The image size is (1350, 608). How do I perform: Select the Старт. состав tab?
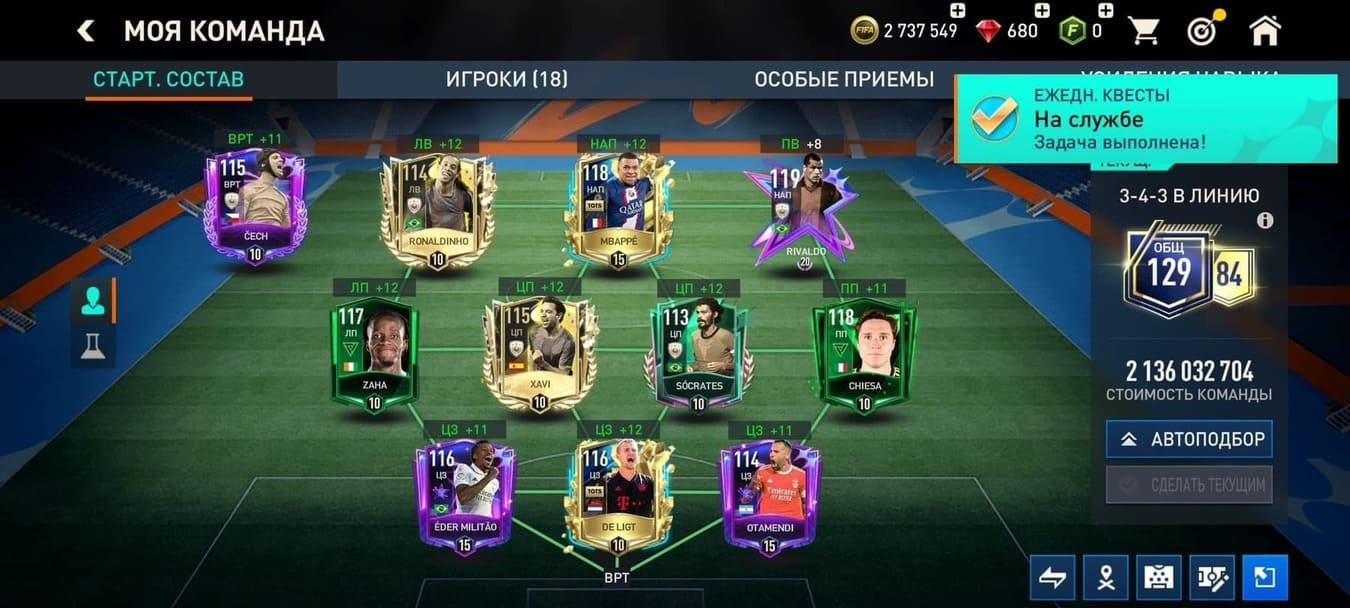(x=168, y=80)
